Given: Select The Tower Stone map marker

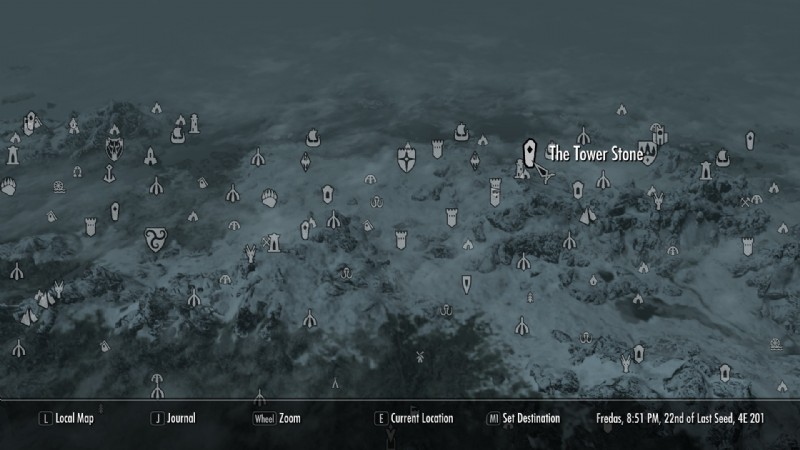Looking at the screenshot, I should (530, 154).
